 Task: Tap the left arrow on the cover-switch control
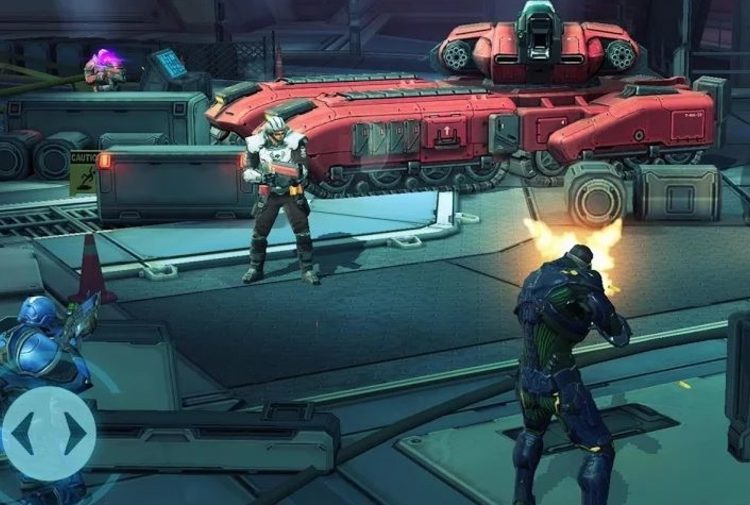tap(23, 434)
